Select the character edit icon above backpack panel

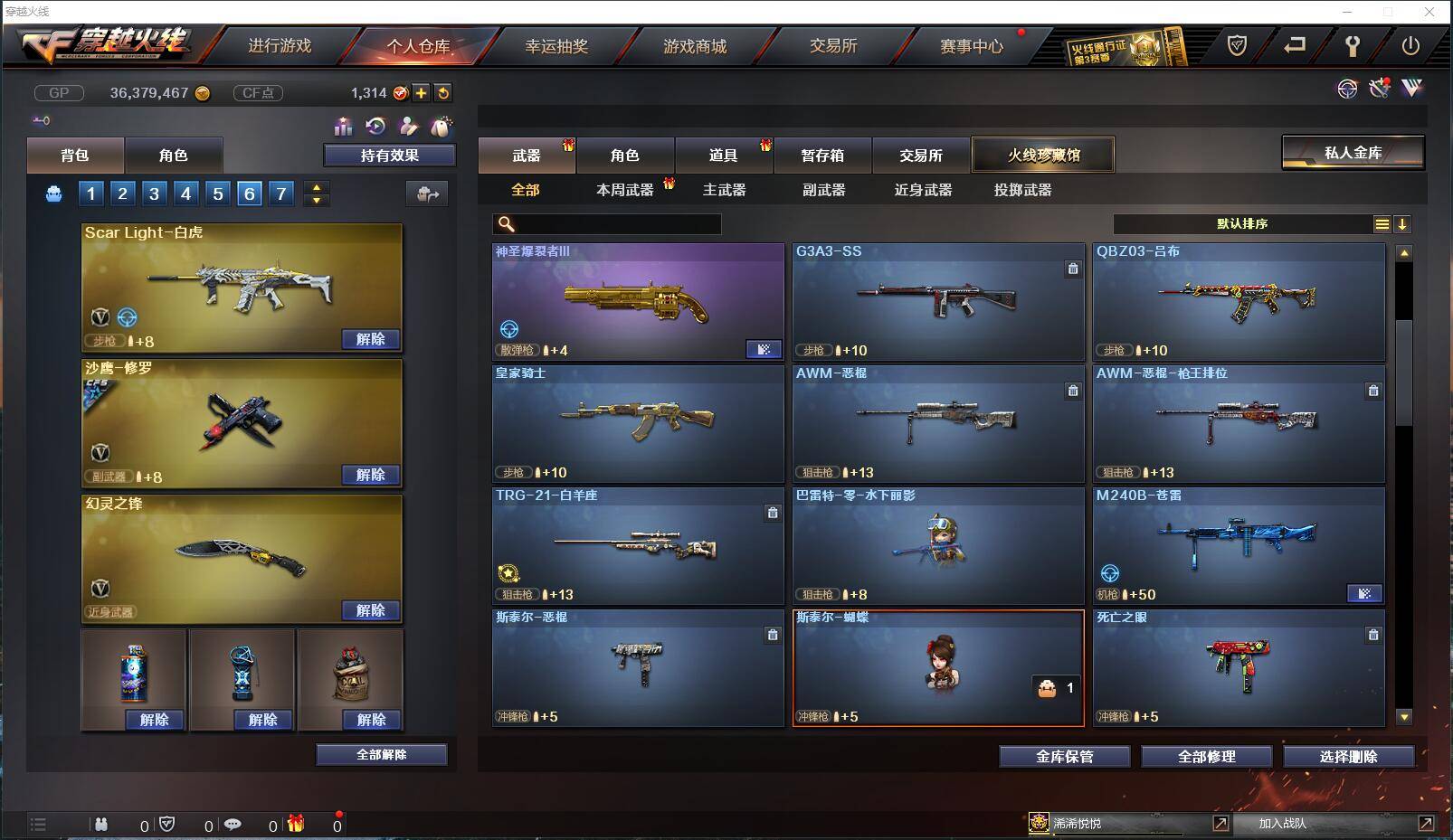click(x=409, y=127)
